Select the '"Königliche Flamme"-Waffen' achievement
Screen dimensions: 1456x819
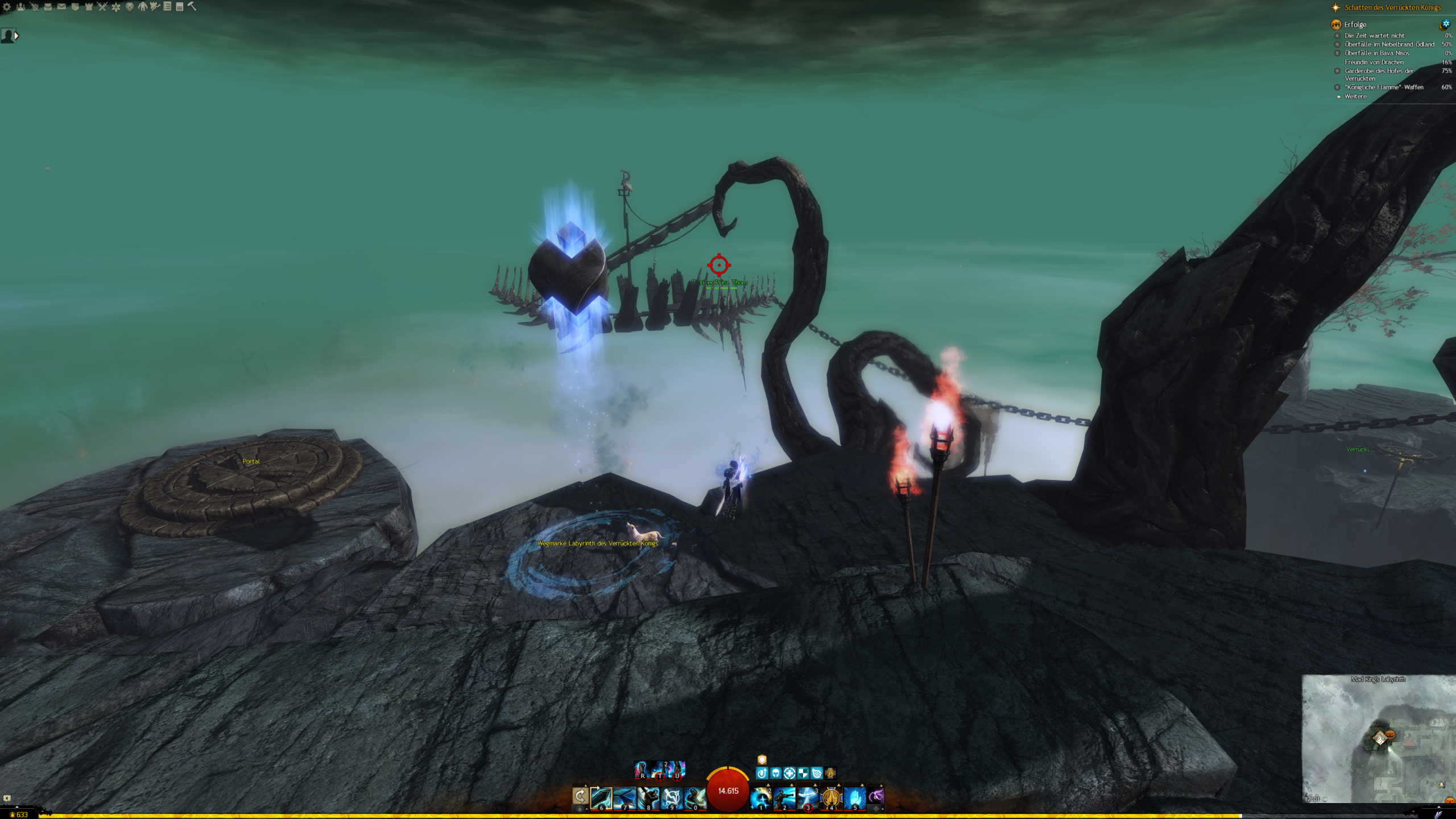coord(1384,88)
